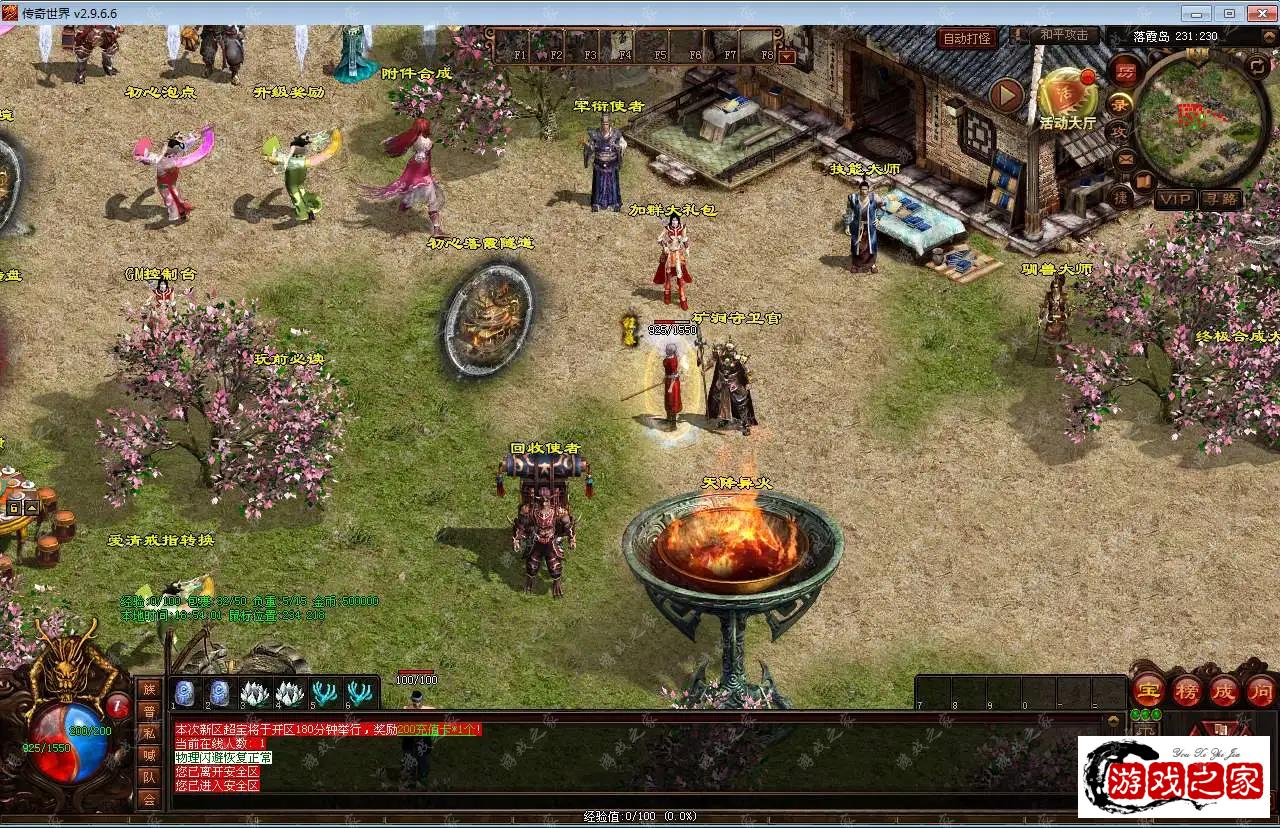The width and height of the screenshot is (1280, 828).
Task: Choose the 队 team chat channel
Action: point(149,777)
